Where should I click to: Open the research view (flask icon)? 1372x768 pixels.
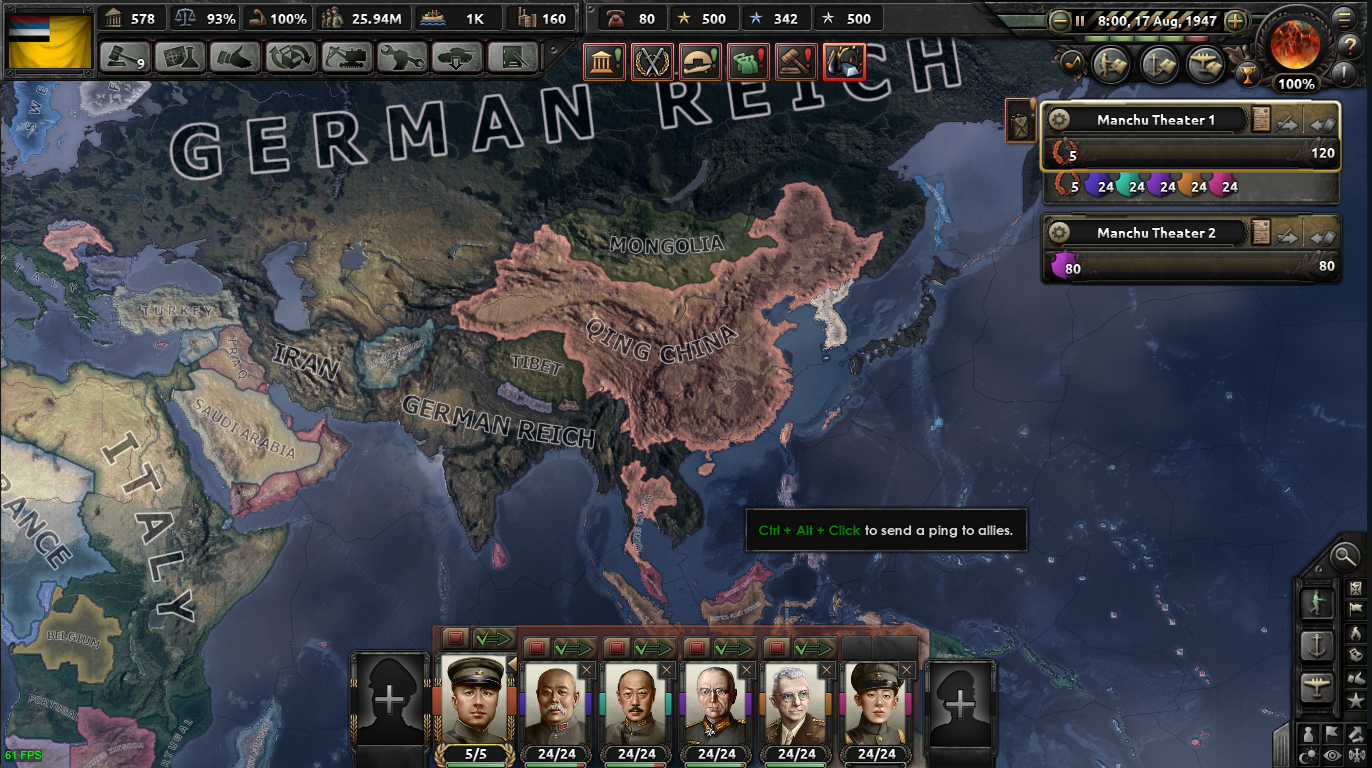pos(182,58)
